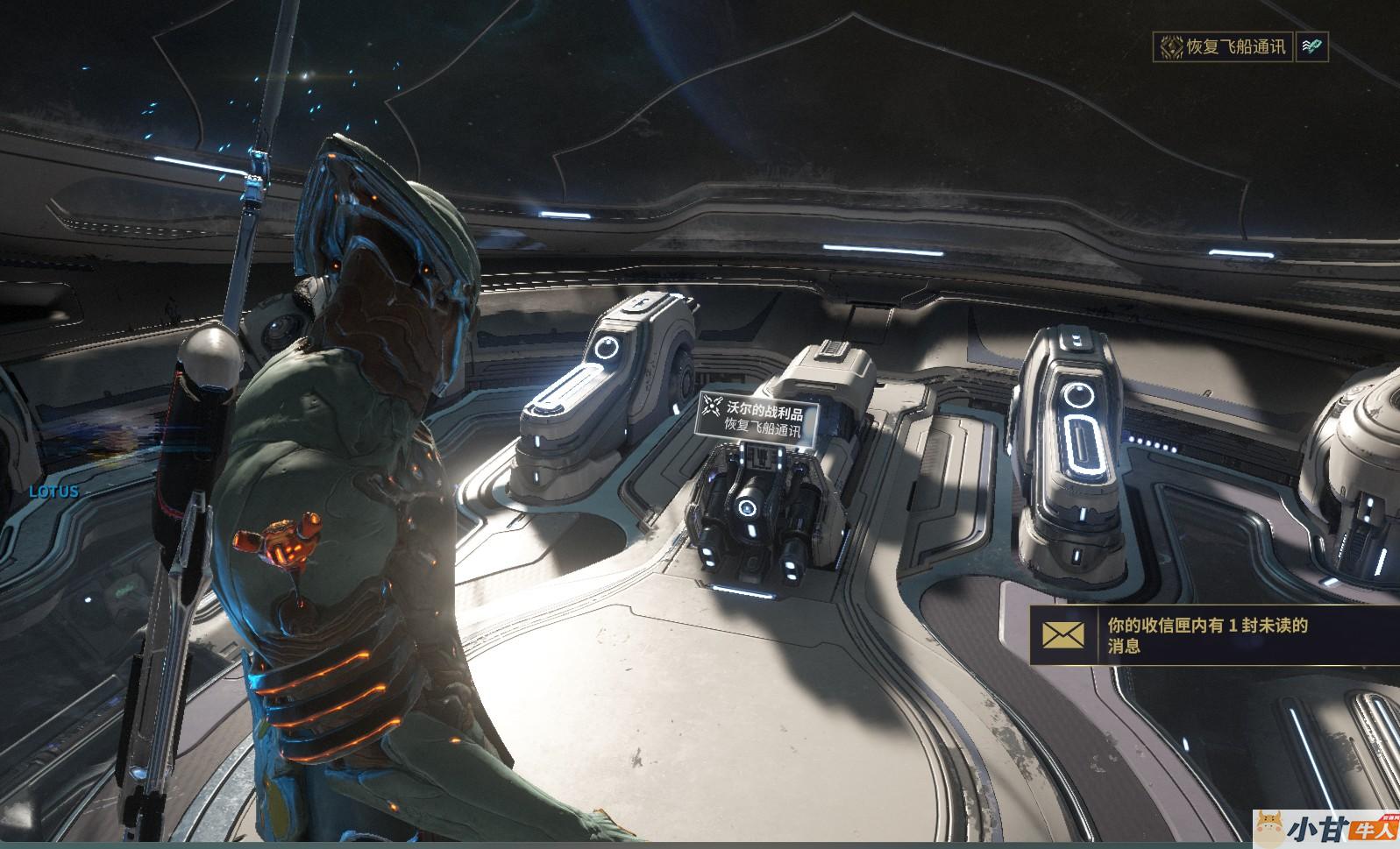This screenshot has height=849, width=1400.
Task: Open the unread inbox message notification
Action: [x=1214, y=635]
